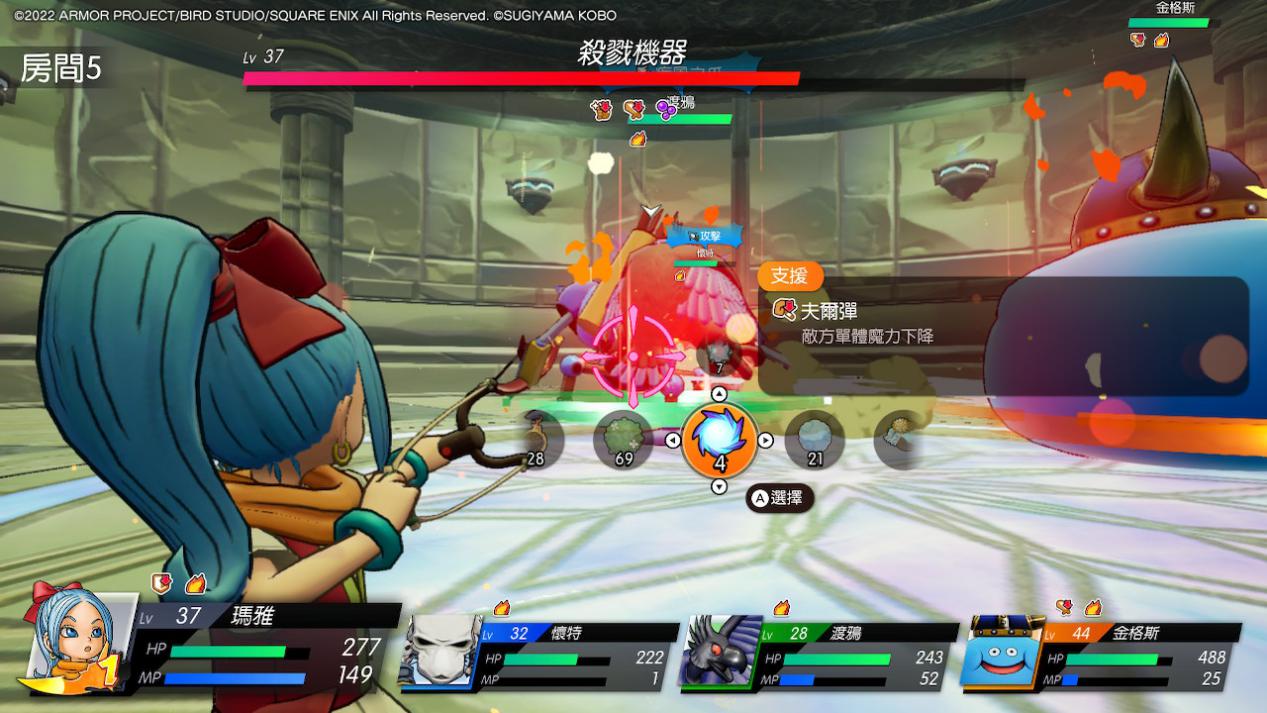Choose the ammo slot with count 28
This screenshot has width=1267, height=713.
[540, 441]
